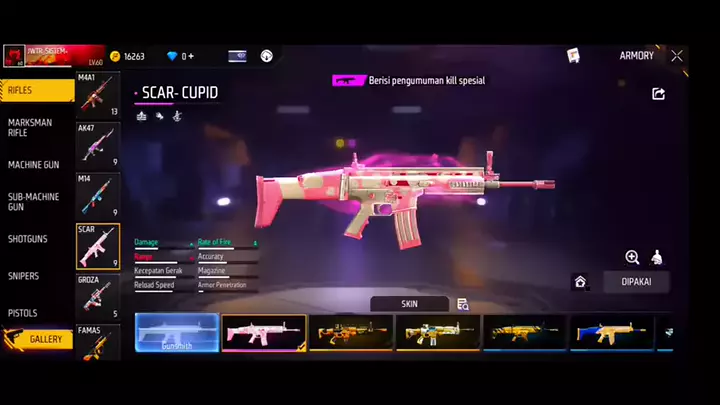Select the FAMAS weapon tile
Image resolution: width=720 pixels, height=405 pixels.
click(x=98, y=341)
